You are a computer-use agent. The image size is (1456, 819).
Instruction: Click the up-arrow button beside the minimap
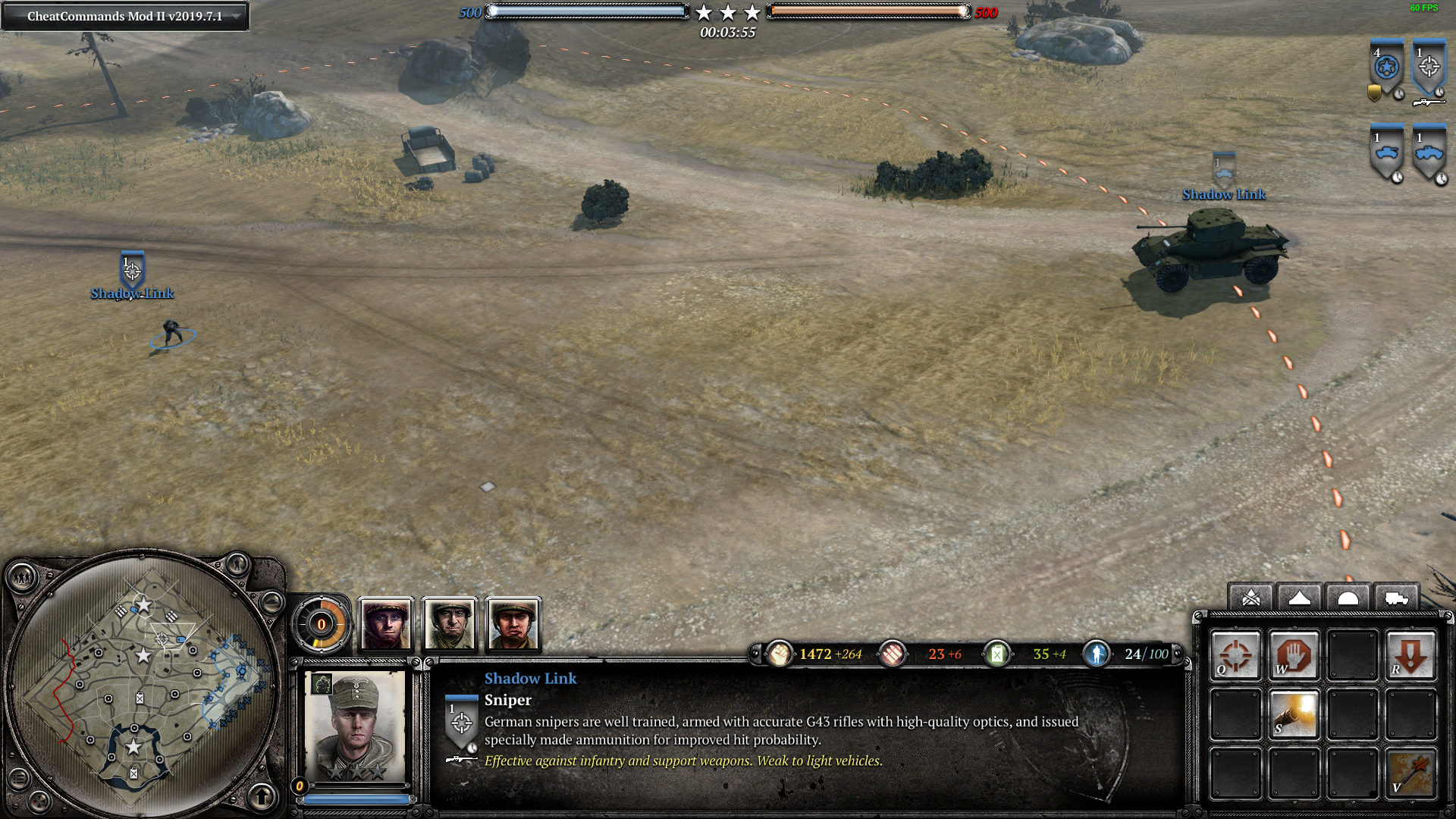coord(262,796)
